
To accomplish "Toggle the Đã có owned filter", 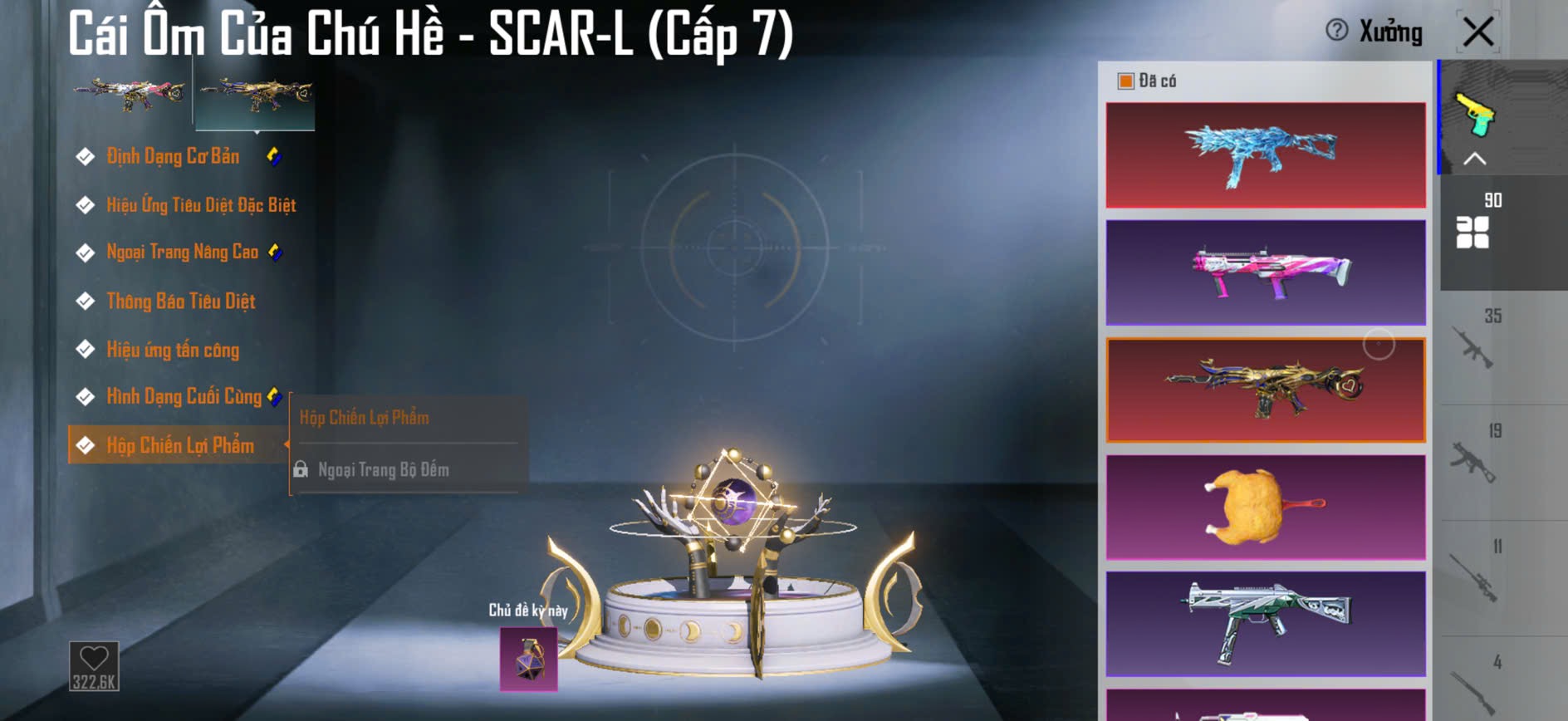I will tap(1126, 81).
